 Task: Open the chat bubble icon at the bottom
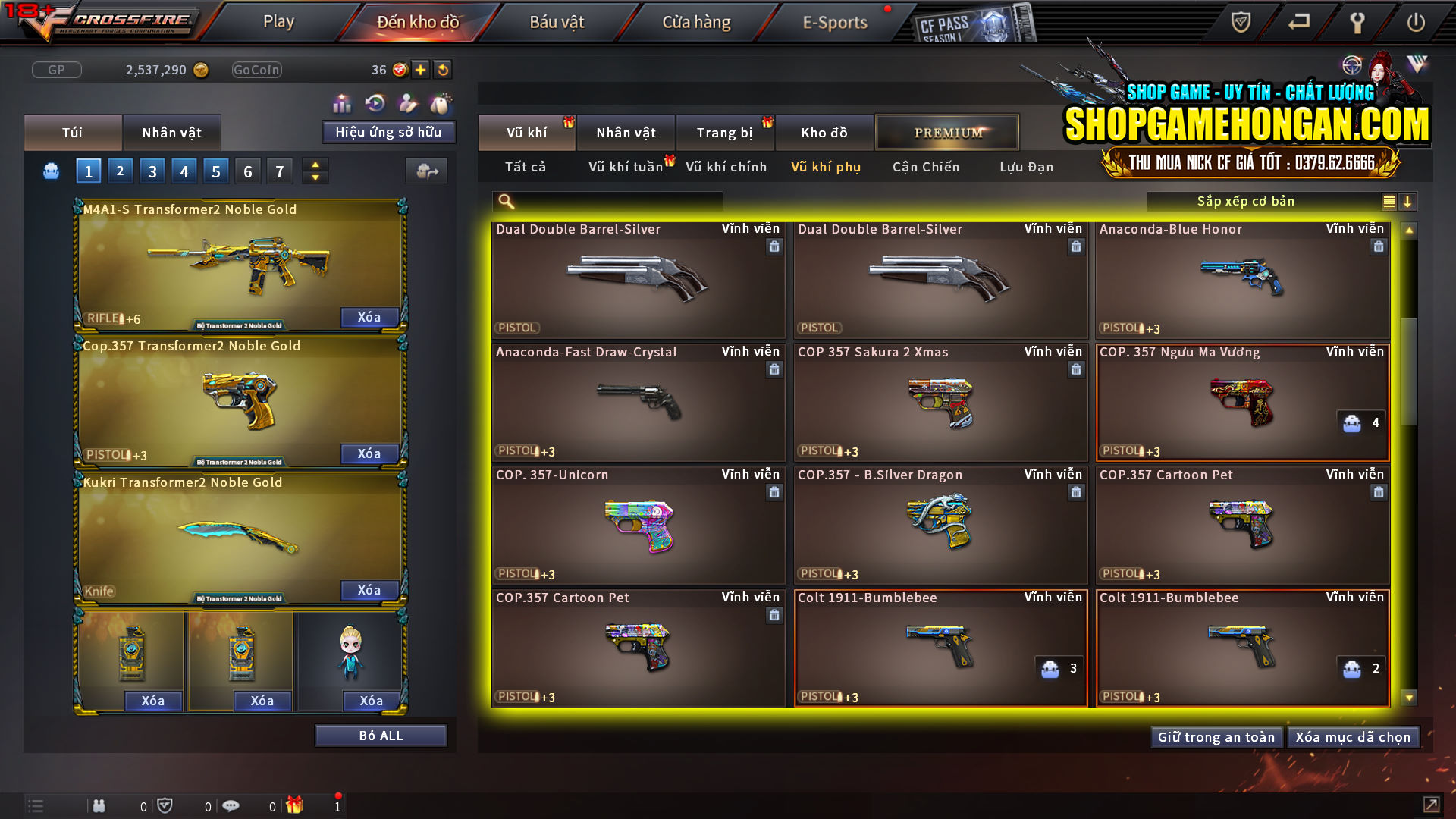[x=230, y=805]
